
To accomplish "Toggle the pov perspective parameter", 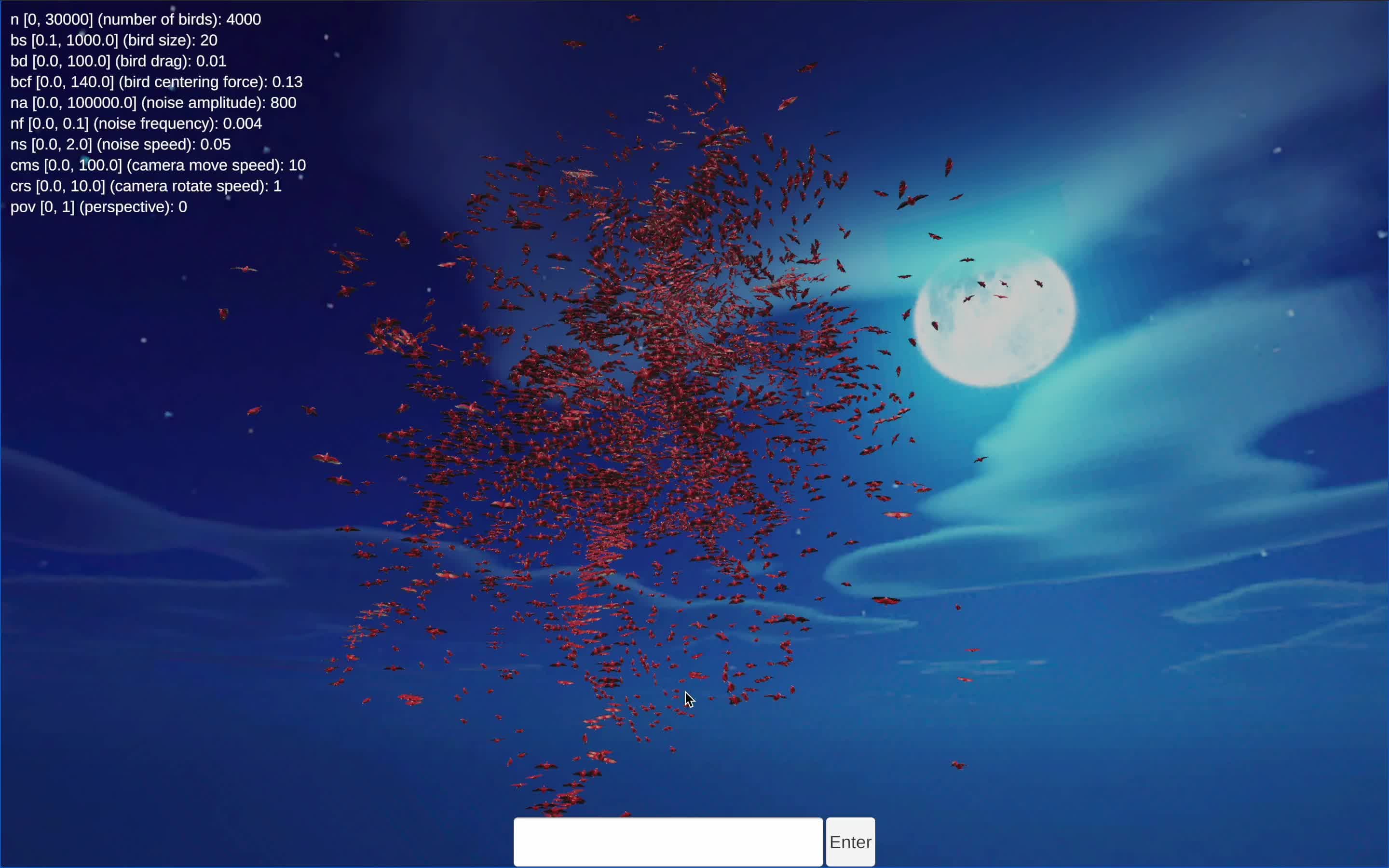I will (x=98, y=207).
